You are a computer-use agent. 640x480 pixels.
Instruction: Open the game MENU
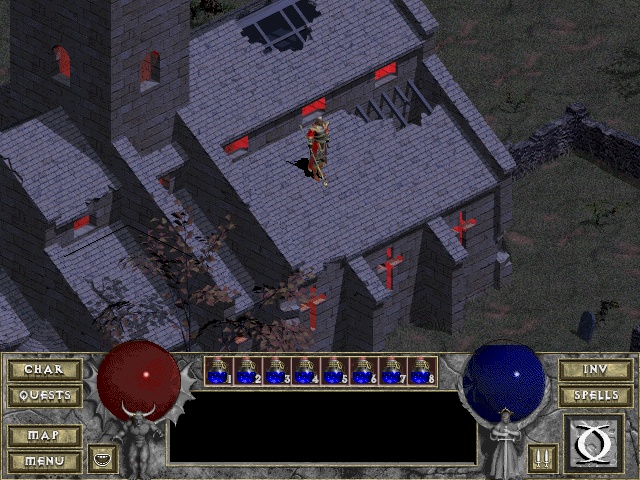44,461
